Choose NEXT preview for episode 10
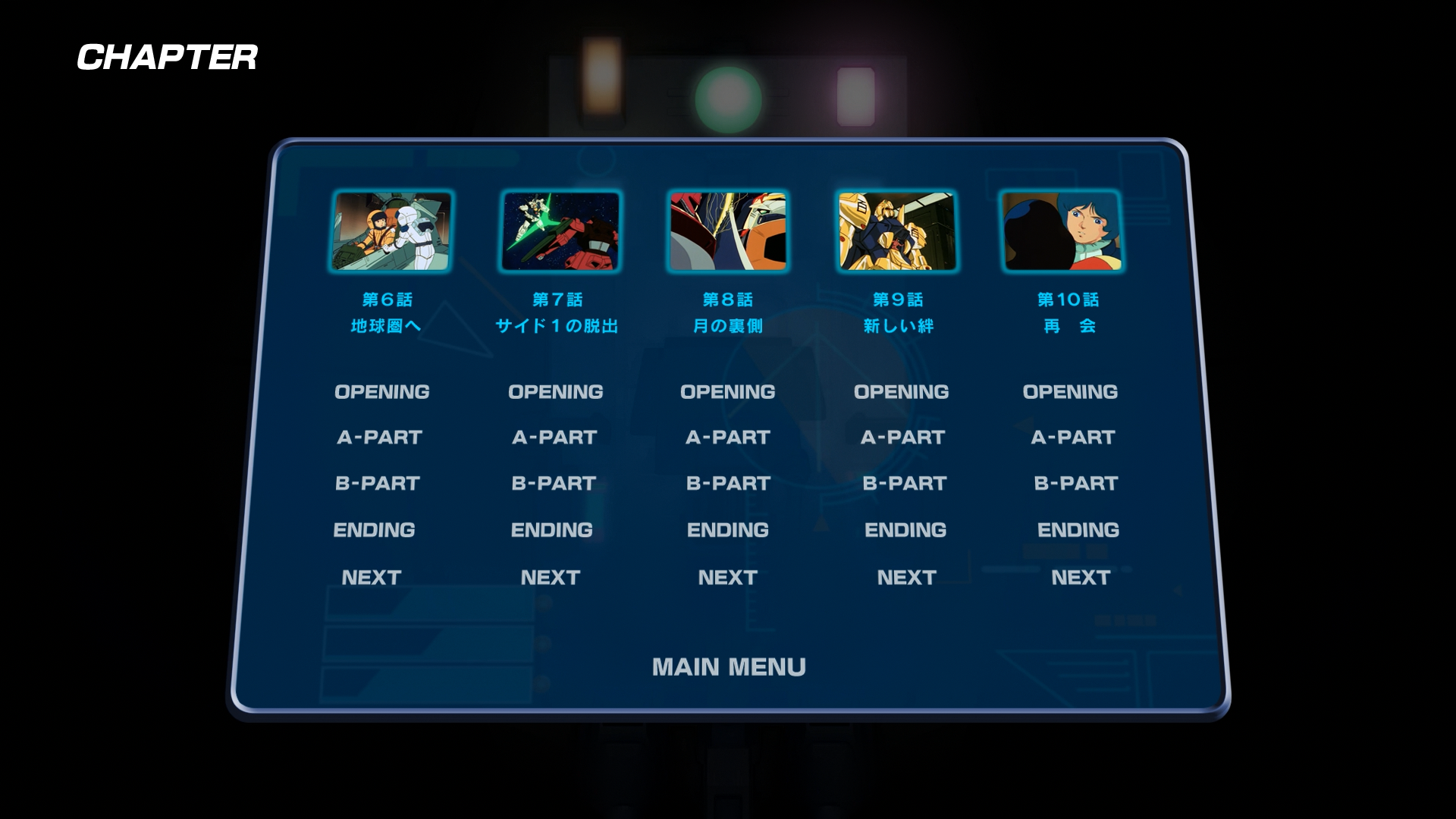1456x819 pixels. (x=1081, y=578)
